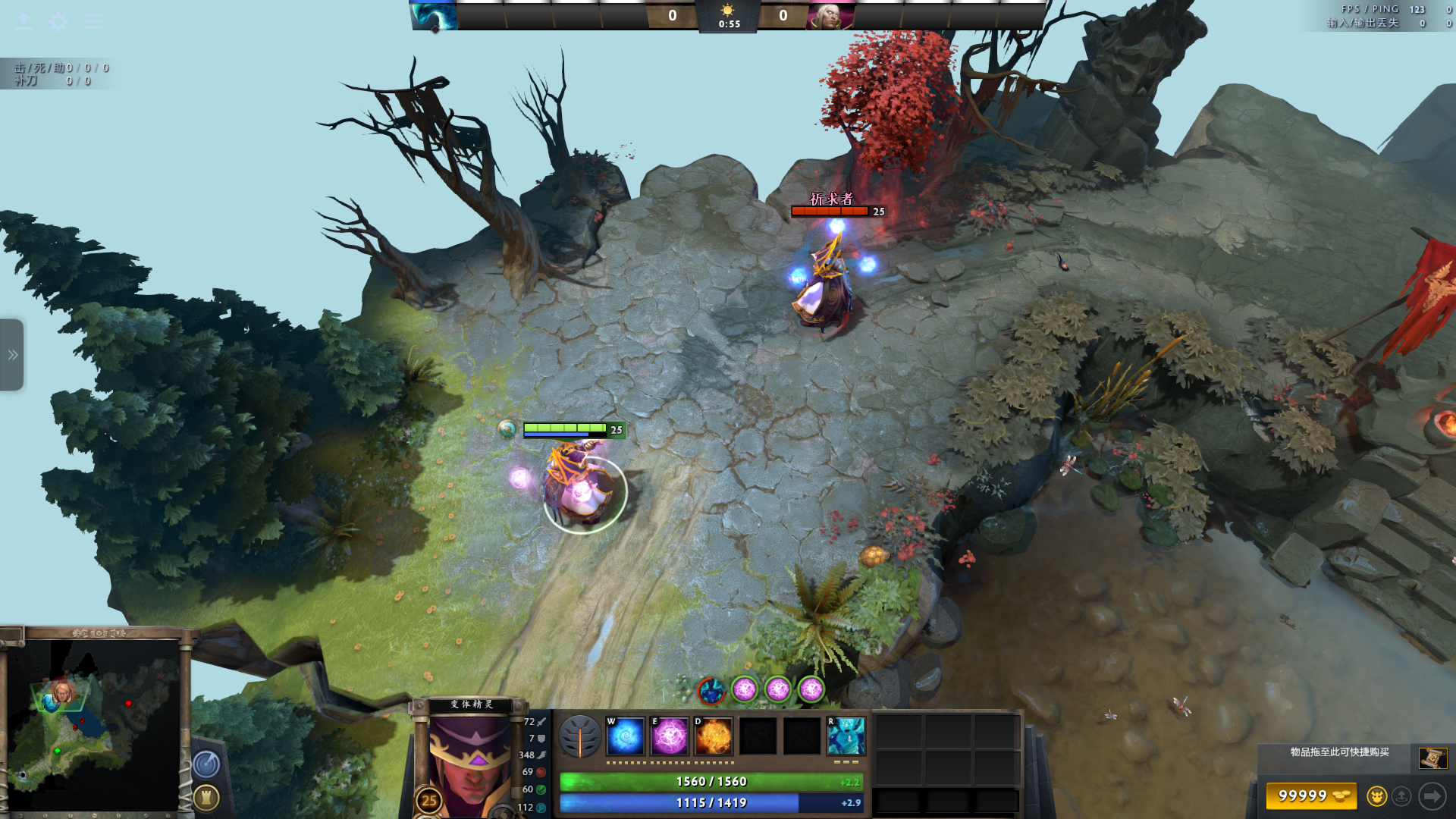Image resolution: width=1456 pixels, height=819 pixels.
Task: Expand the side panel with the double arrow
Action: 12,355
